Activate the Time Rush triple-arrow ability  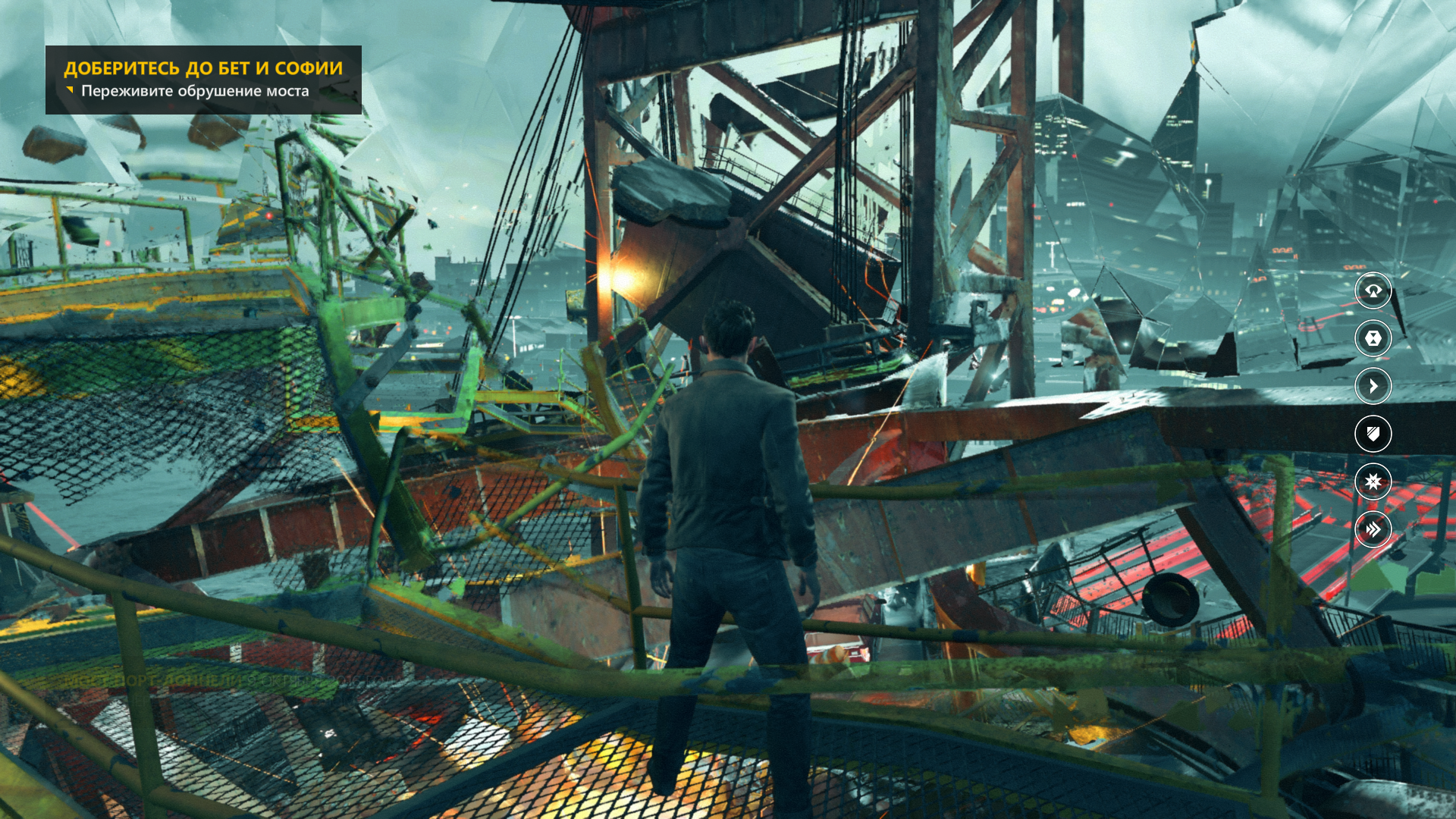click(1373, 529)
